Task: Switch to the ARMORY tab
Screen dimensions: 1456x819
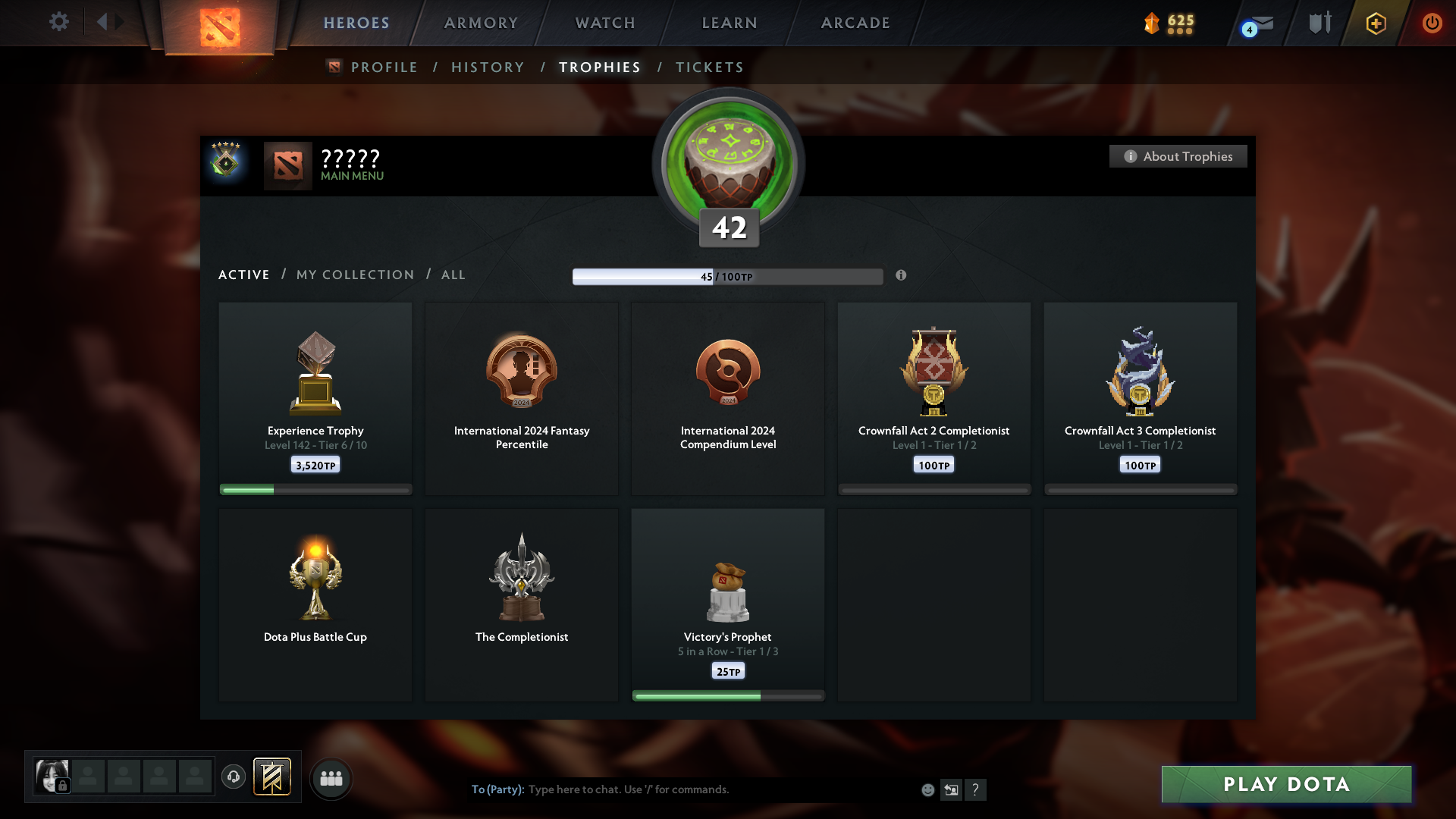Action: [x=482, y=23]
